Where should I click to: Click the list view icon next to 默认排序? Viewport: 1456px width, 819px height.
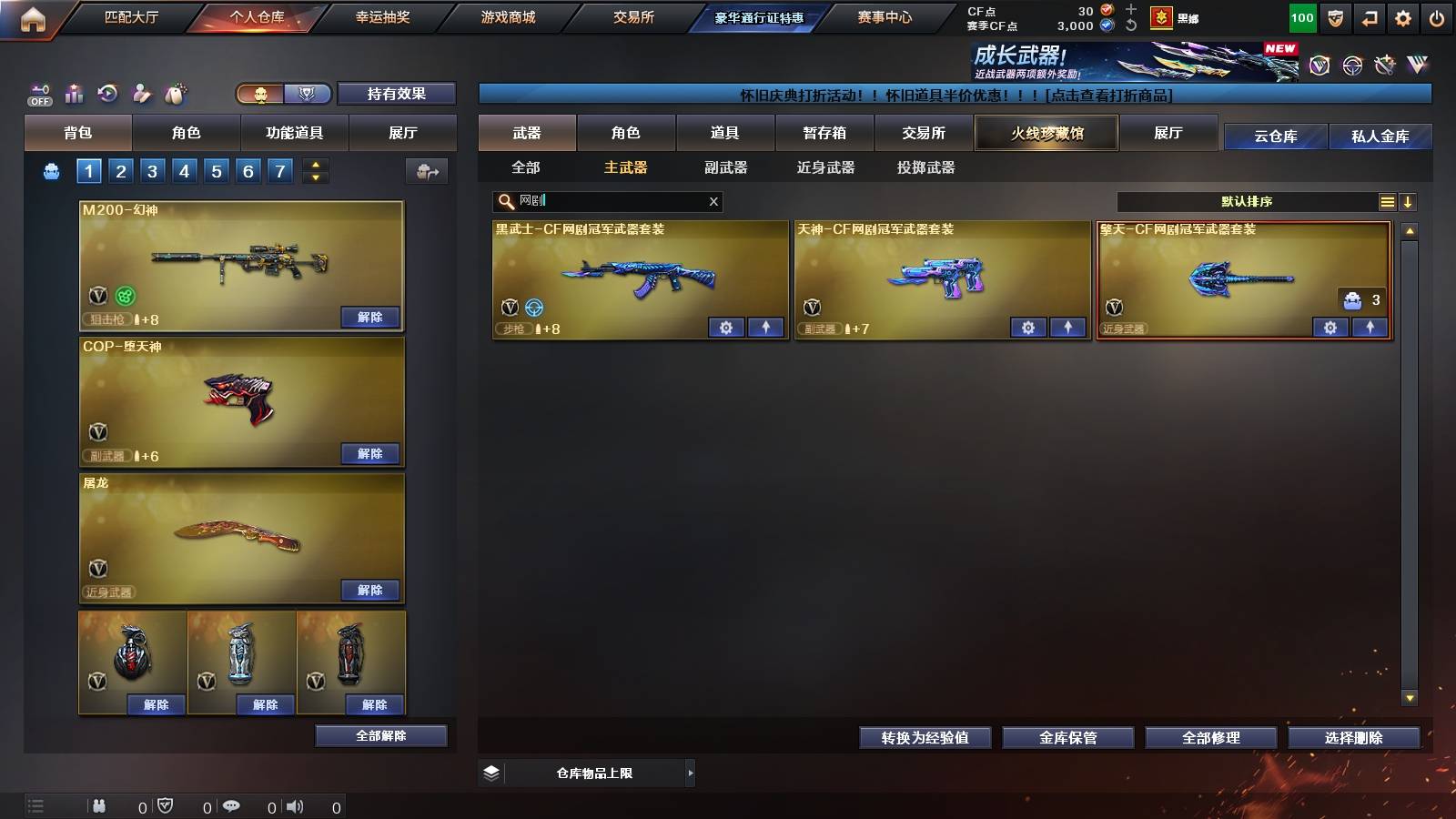coord(1387,201)
